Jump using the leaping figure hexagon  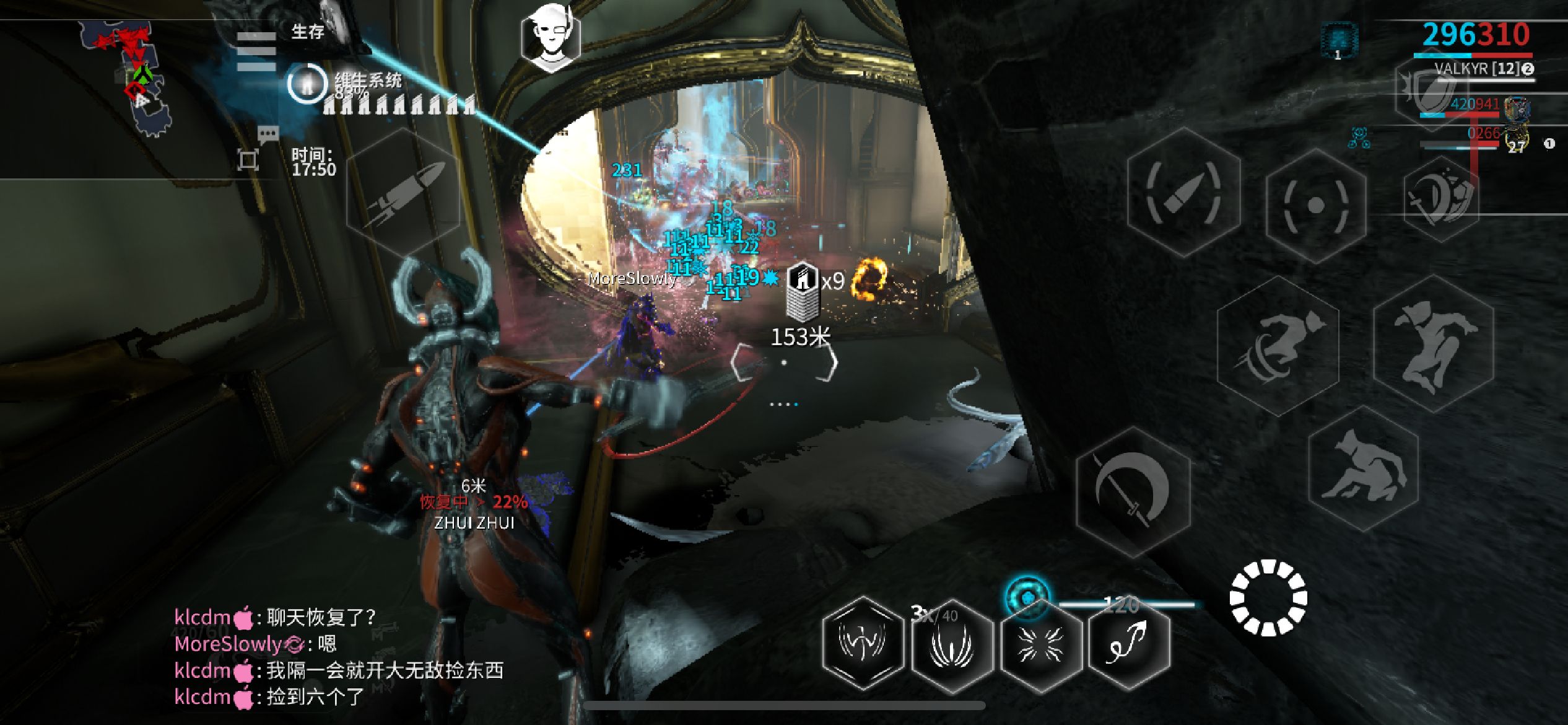pos(1434,344)
